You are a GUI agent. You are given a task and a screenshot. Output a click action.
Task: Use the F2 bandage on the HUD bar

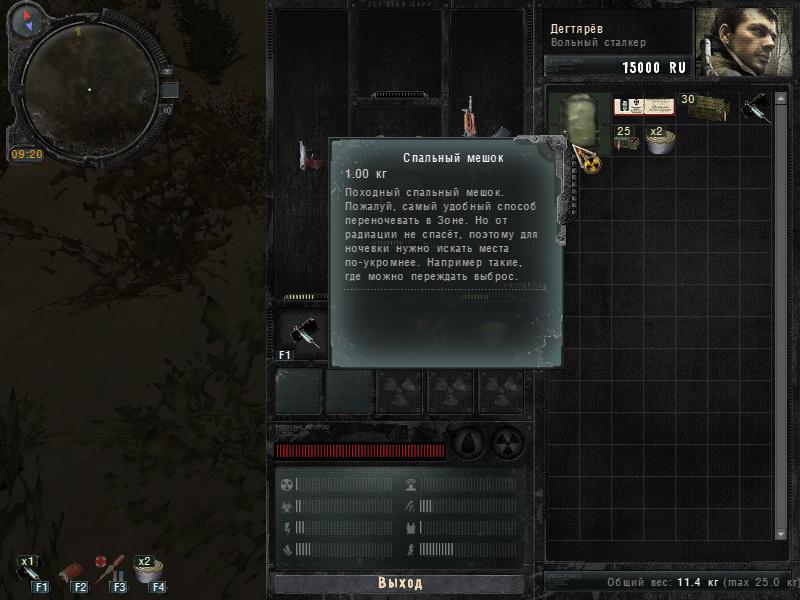point(71,573)
